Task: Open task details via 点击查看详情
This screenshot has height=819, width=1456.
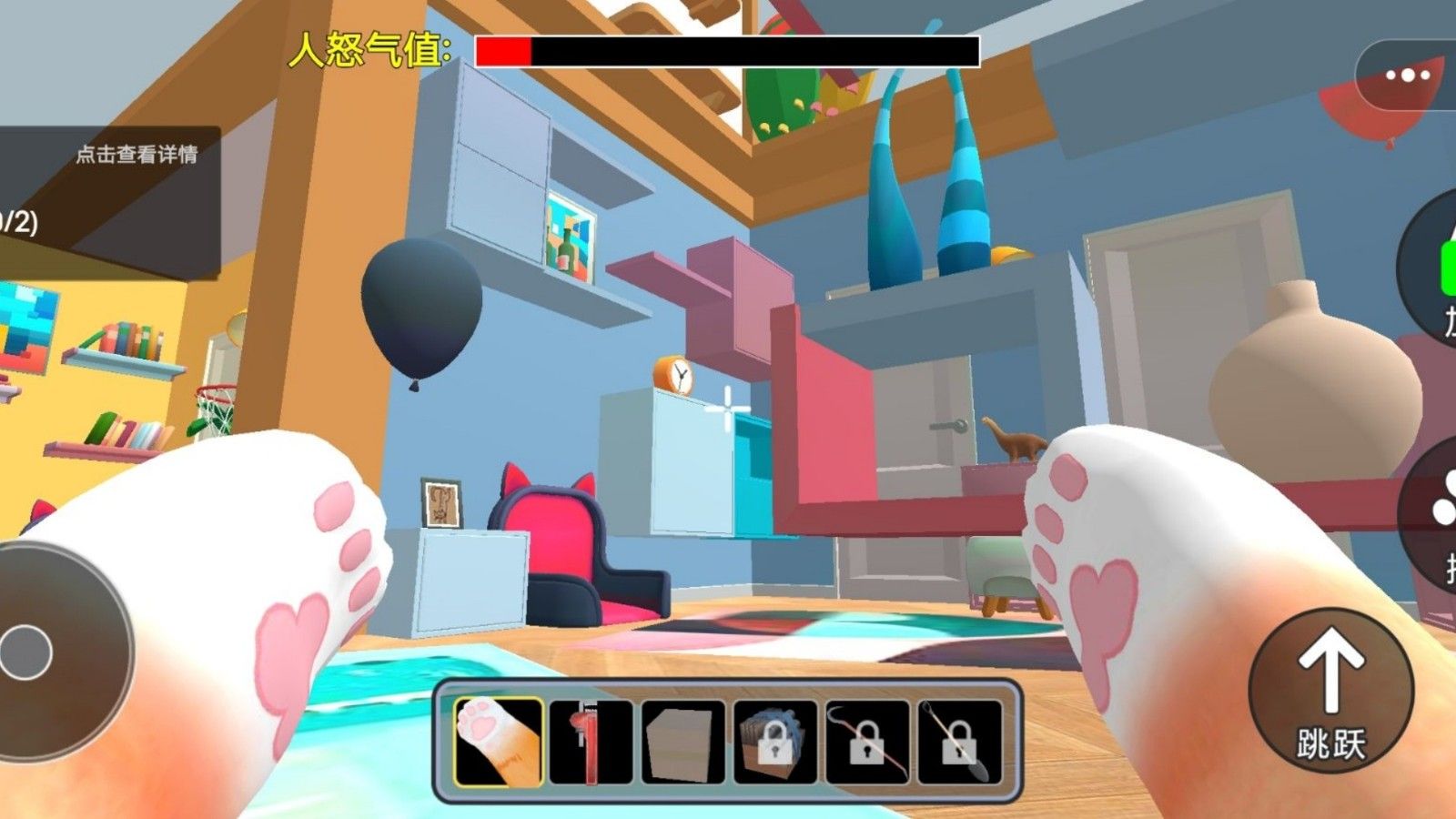Action: [136, 155]
